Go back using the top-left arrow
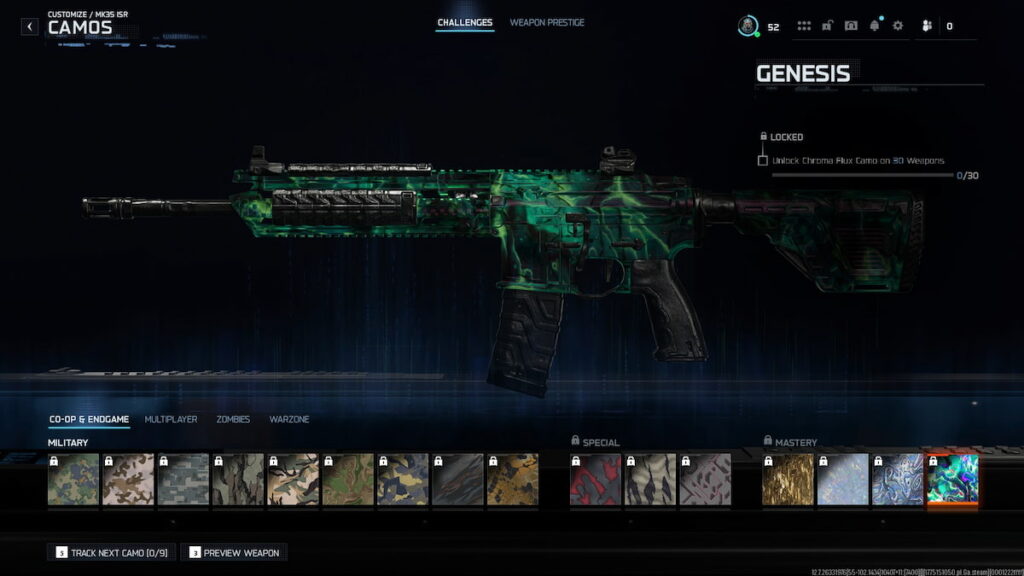The height and width of the screenshot is (576, 1024). 30,27
